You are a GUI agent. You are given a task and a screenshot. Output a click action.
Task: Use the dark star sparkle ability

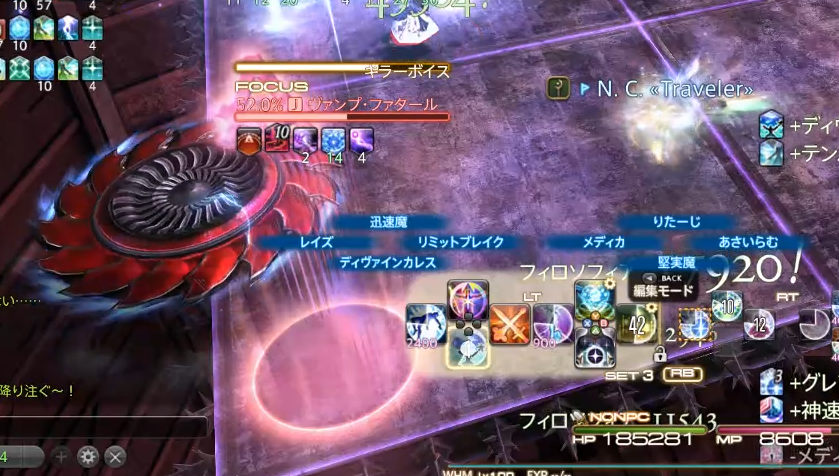[x=594, y=349]
